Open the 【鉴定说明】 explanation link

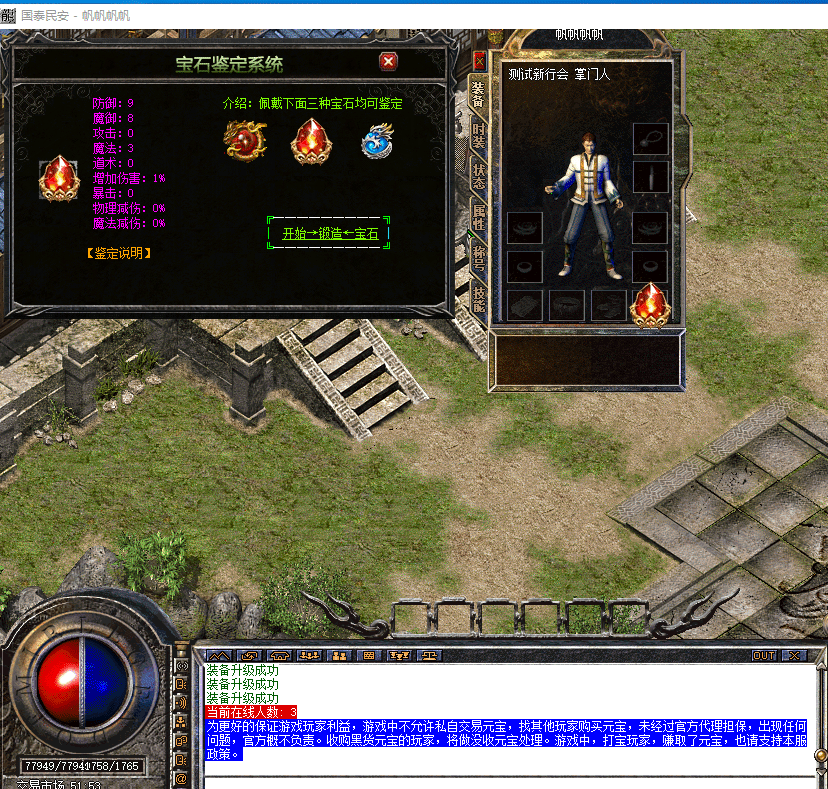(119, 253)
